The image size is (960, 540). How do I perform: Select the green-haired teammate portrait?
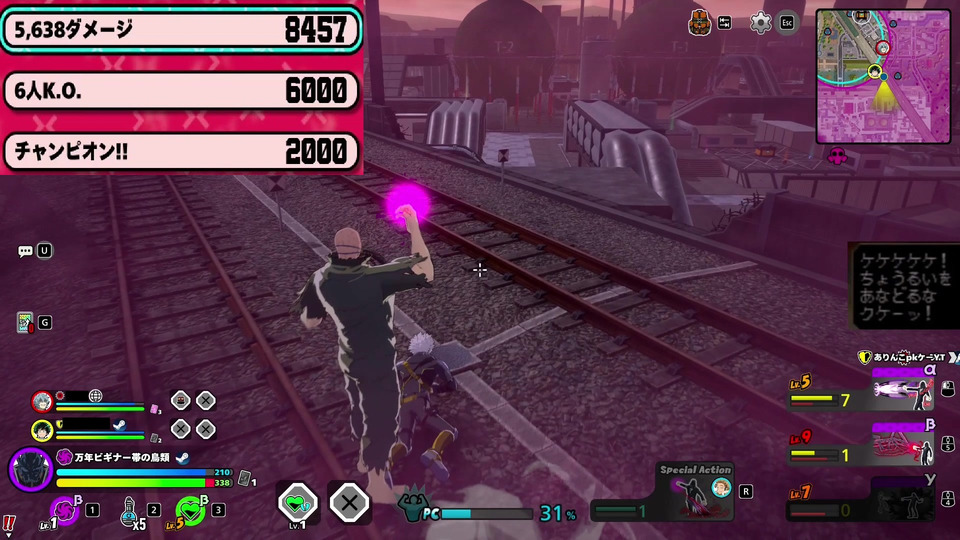coord(42,430)
